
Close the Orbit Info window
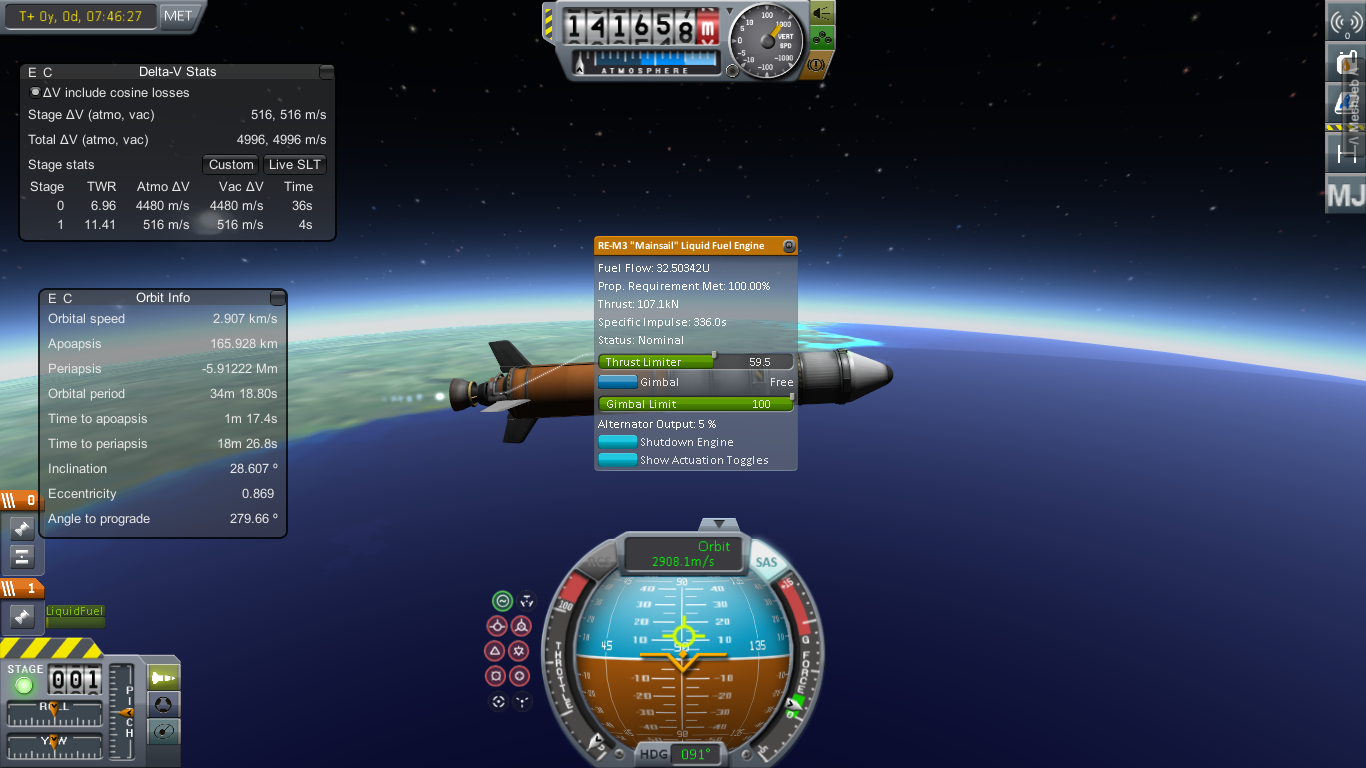tap(277, 298)
